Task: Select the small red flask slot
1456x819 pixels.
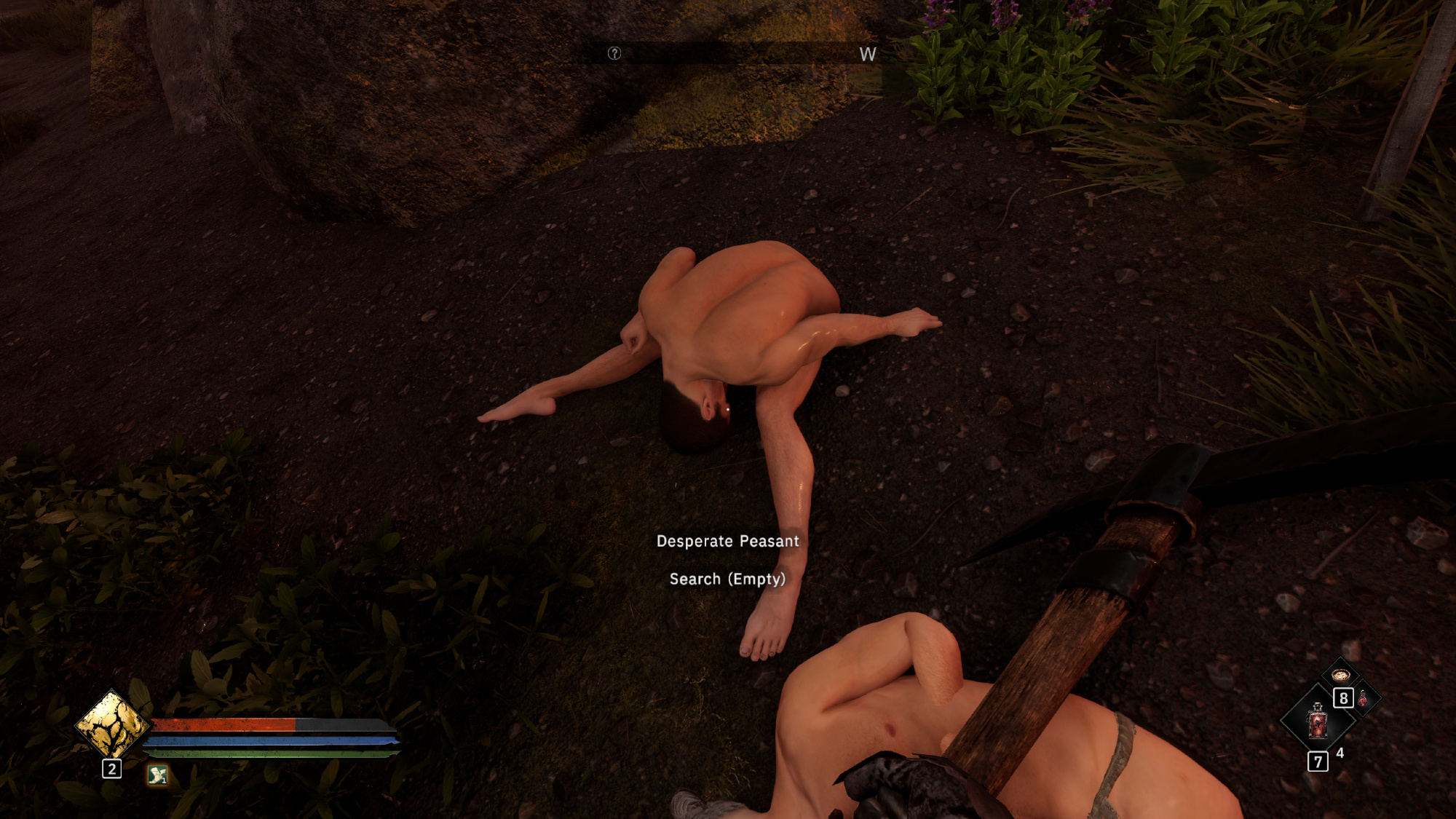Action: [1363, 699]
